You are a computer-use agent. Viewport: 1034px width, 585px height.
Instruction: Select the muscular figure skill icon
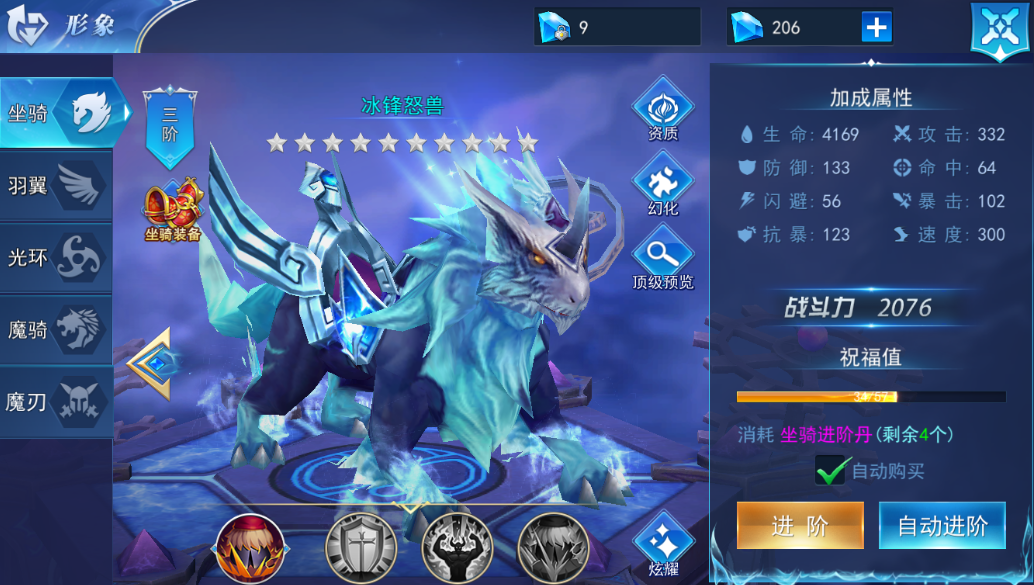coord(456,548)
